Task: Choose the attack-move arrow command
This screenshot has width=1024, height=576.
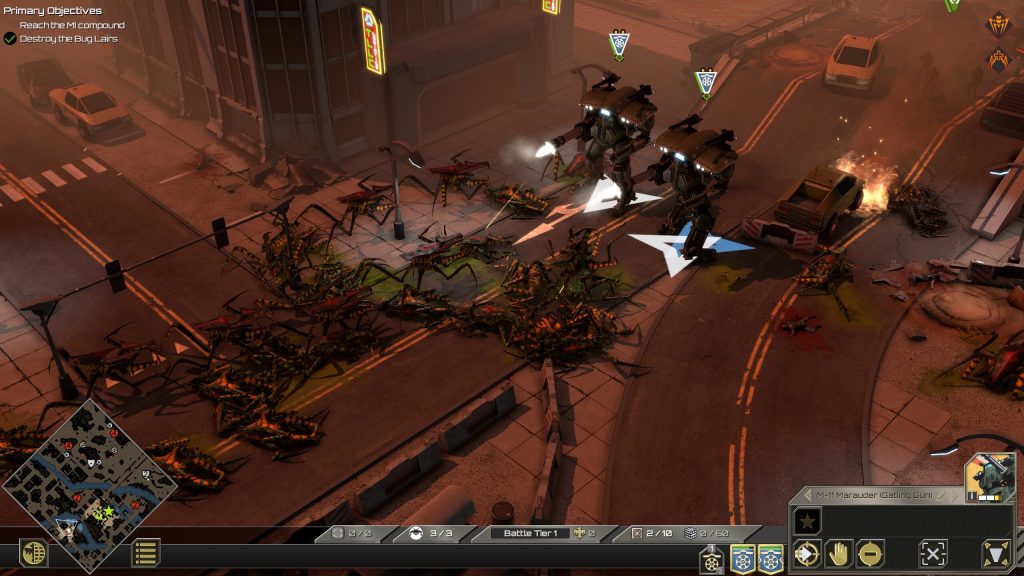Action: click(806, 553)
